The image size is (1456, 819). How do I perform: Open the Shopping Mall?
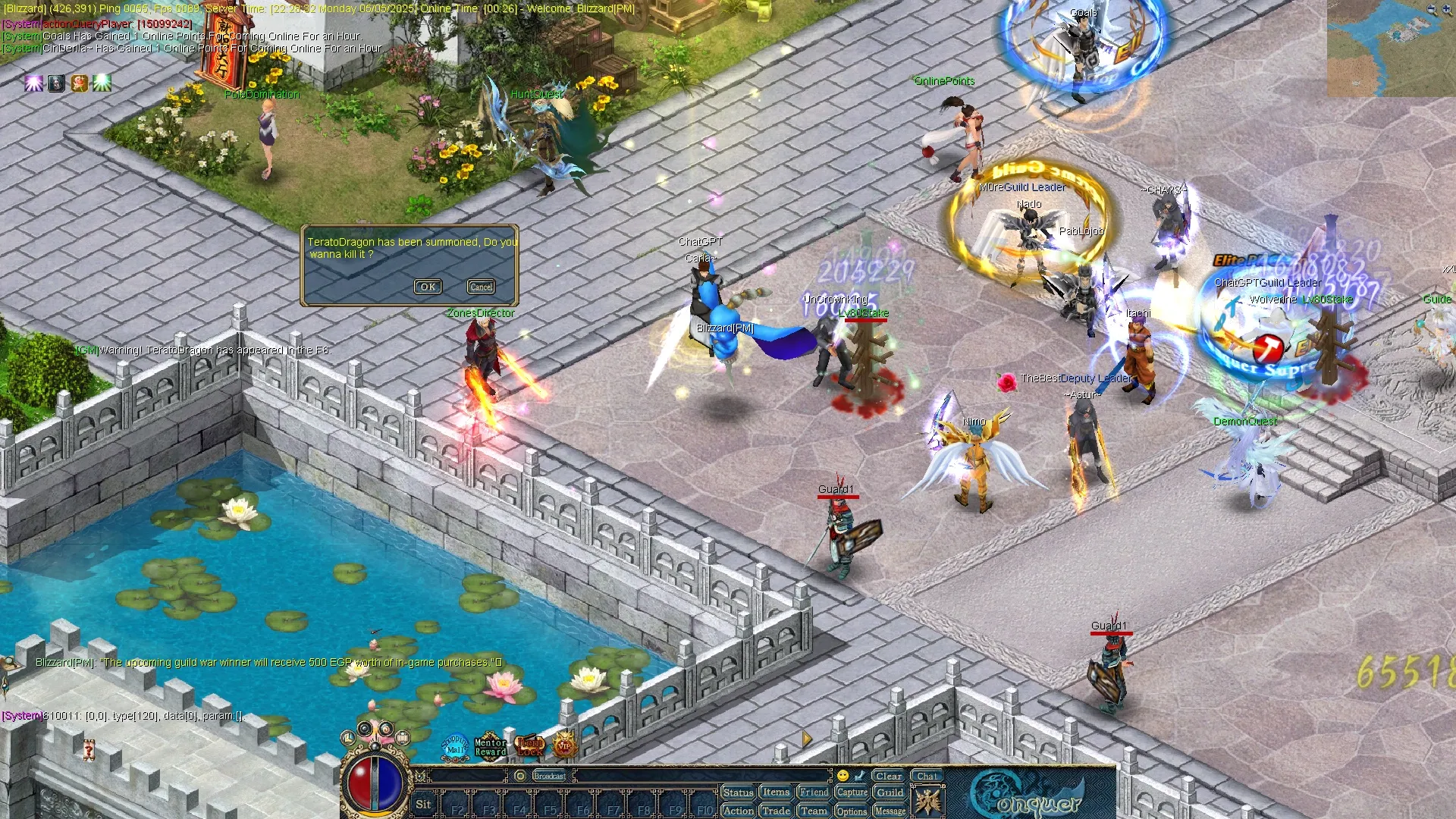pyautogui.click(x=455, y=745)
